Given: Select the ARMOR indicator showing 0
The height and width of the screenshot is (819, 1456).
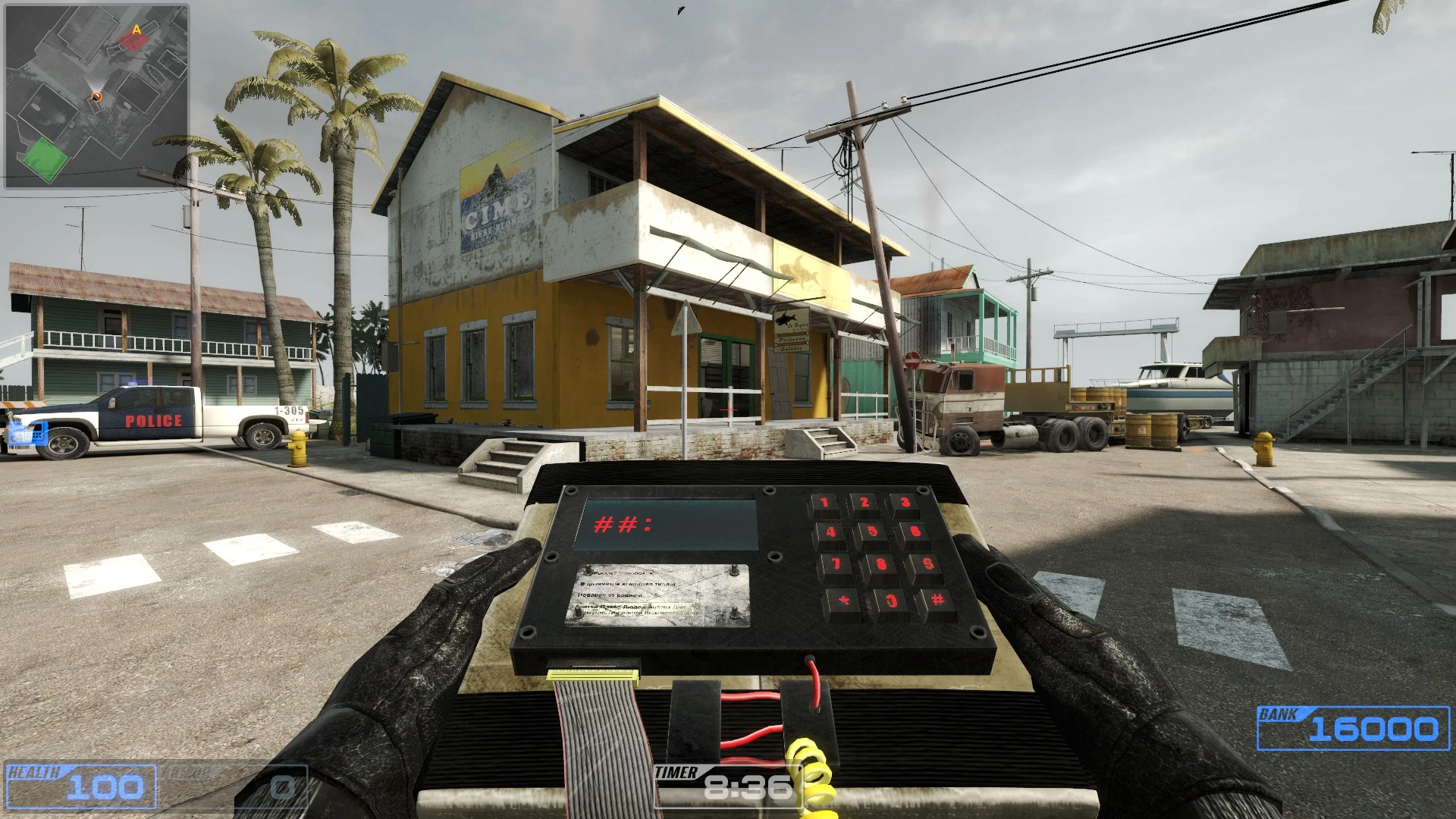Looking at the screenshot, I should 235,789.
